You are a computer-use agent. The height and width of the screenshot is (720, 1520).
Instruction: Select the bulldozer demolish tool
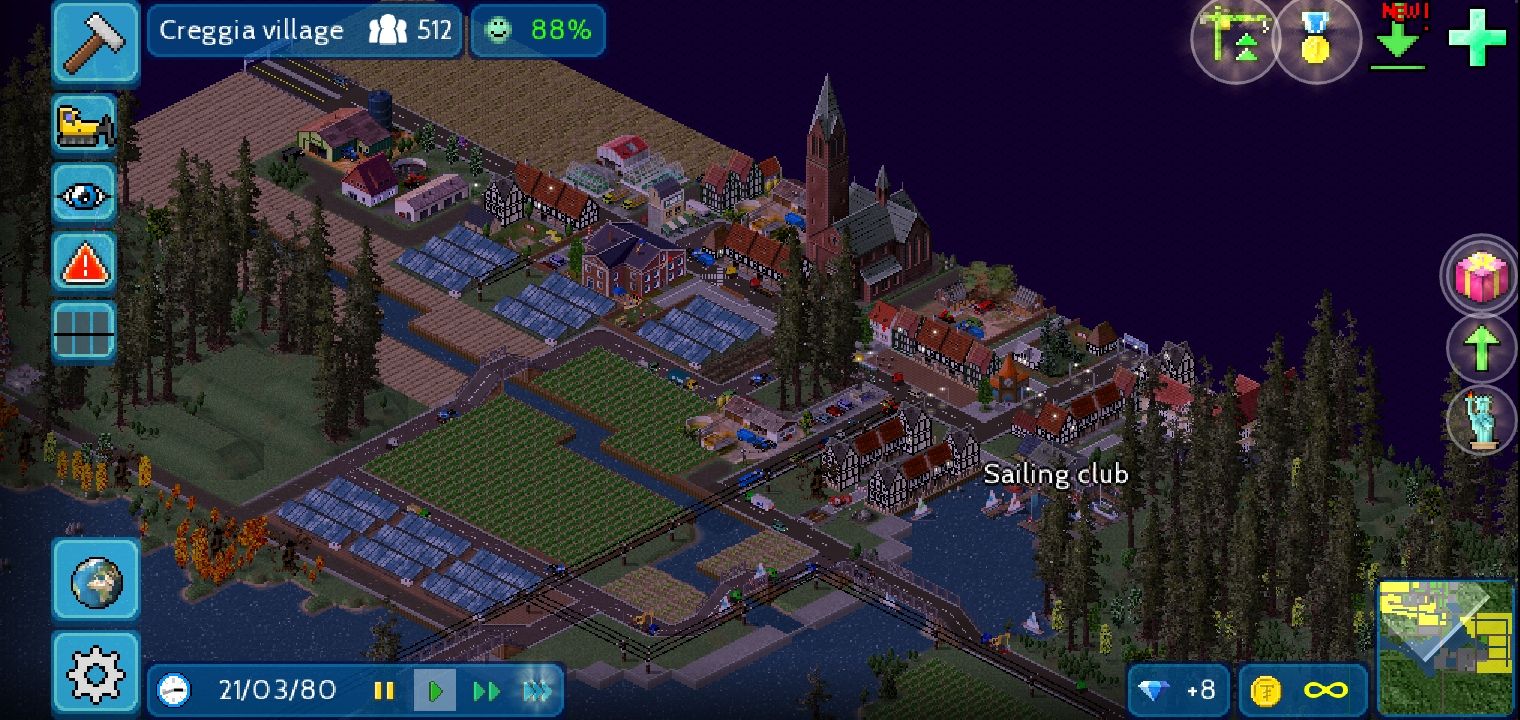[x=85, y=124]
